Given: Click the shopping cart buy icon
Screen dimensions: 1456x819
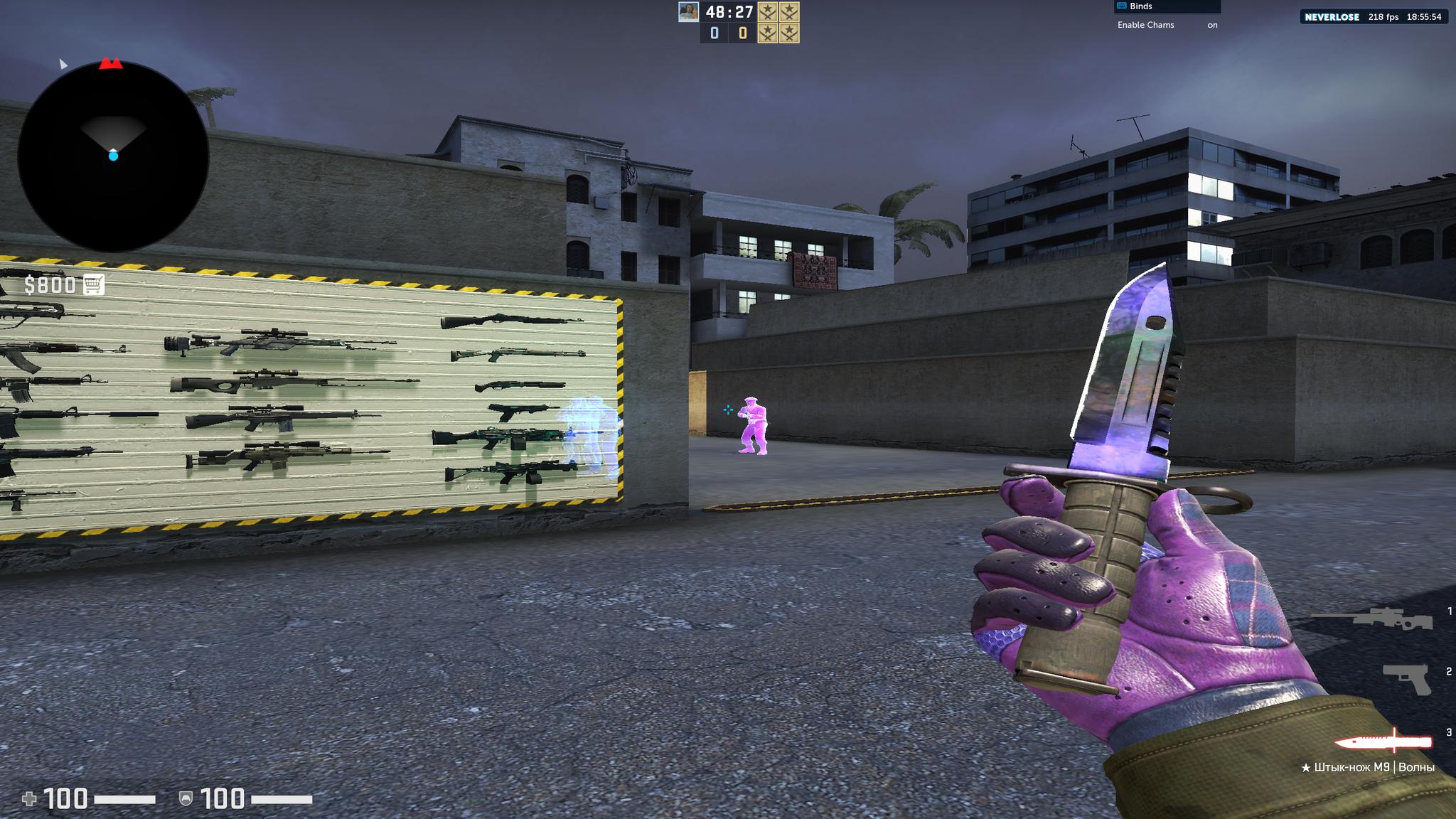Looking at the screenshot, I should click(x=94, y=284).
